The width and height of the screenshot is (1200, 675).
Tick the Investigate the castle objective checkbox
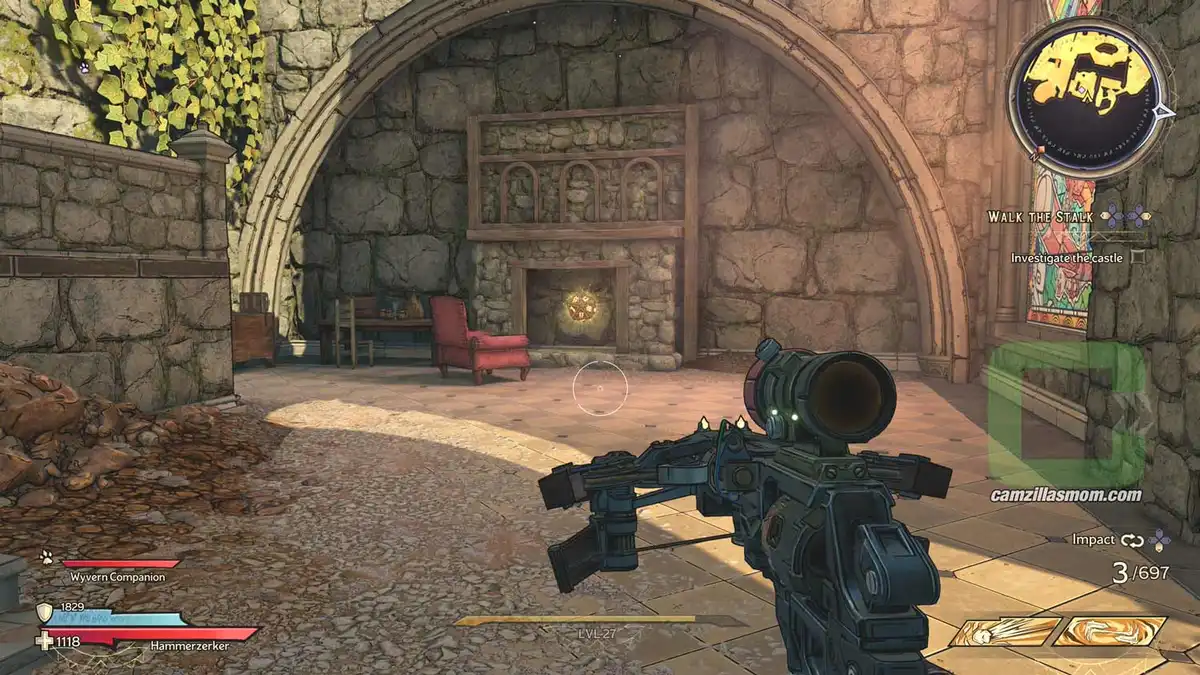(1137, 257)
